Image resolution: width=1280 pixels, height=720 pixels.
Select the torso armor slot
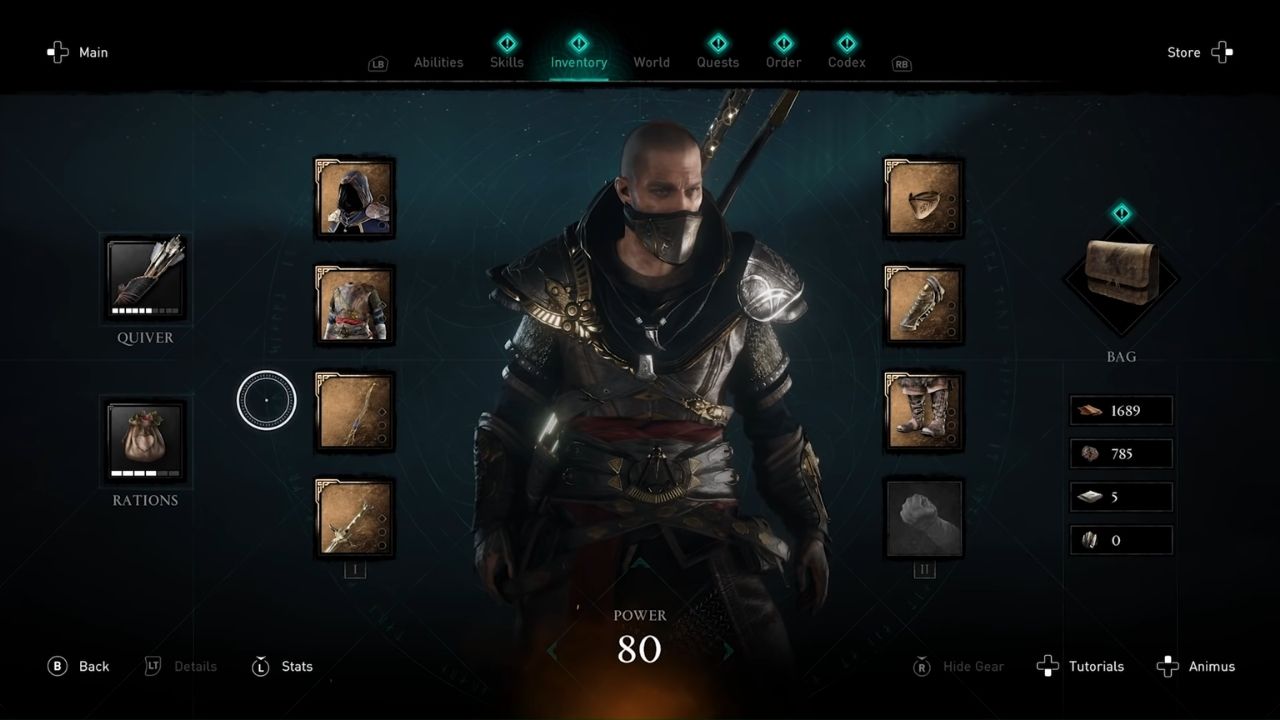pyautogui.click(x=354, y=303)
